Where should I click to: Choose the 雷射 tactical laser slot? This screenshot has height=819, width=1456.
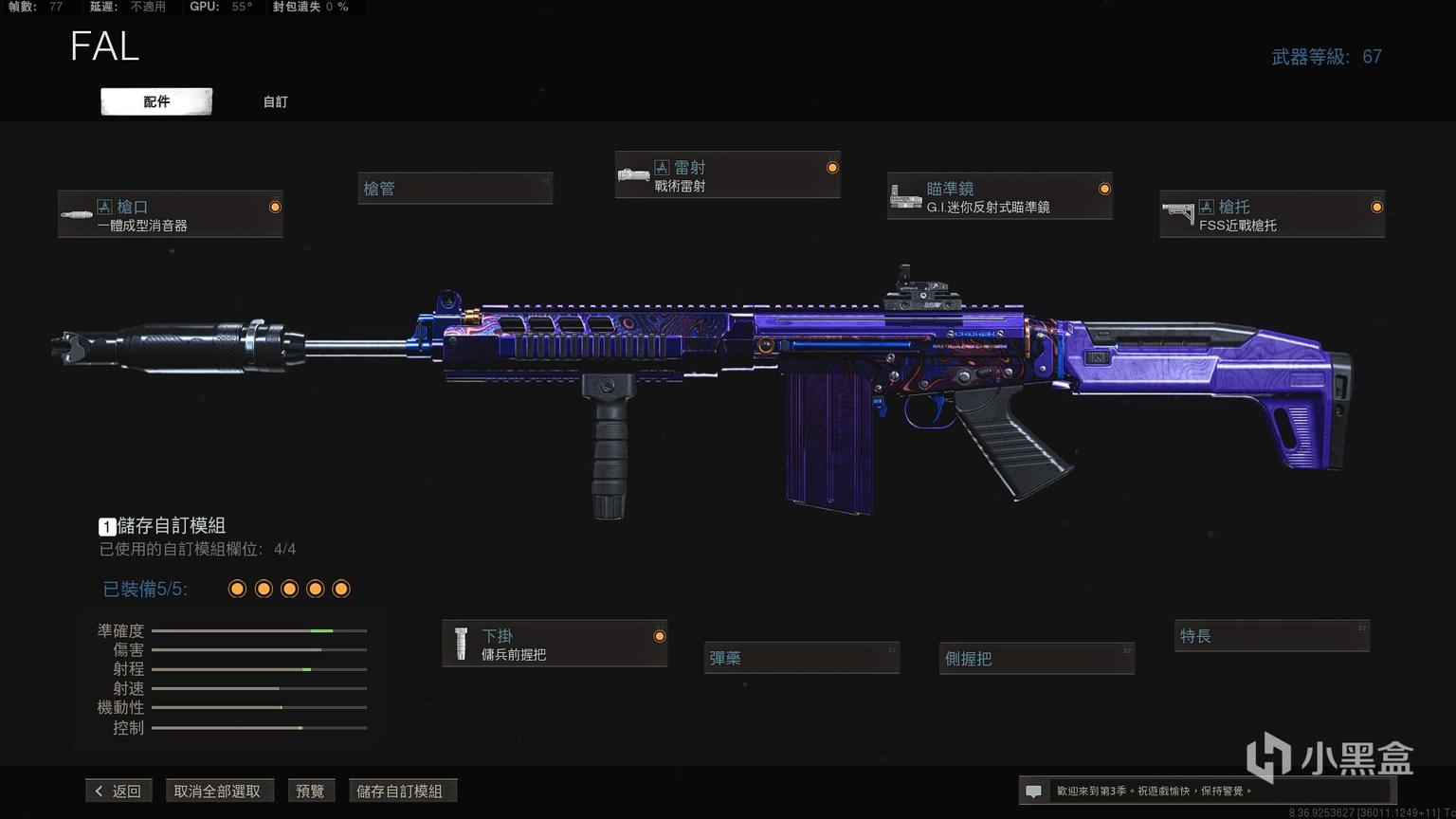727,175
